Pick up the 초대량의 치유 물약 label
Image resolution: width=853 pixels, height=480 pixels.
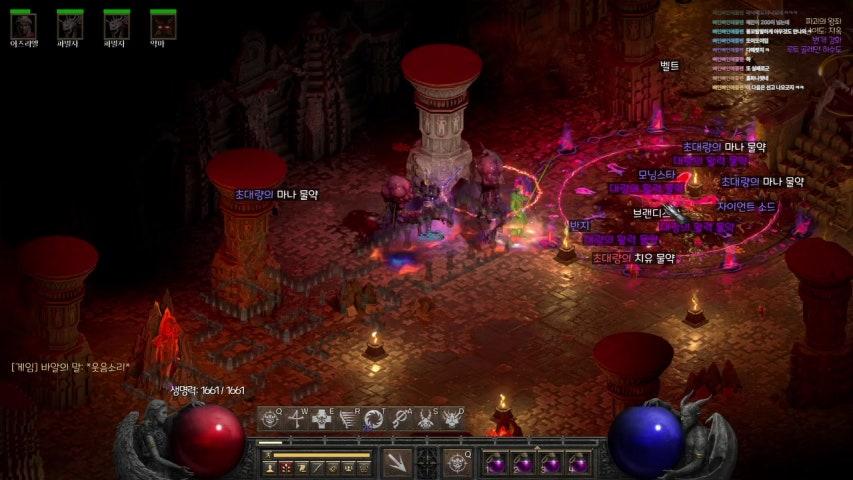click(633, 258)
